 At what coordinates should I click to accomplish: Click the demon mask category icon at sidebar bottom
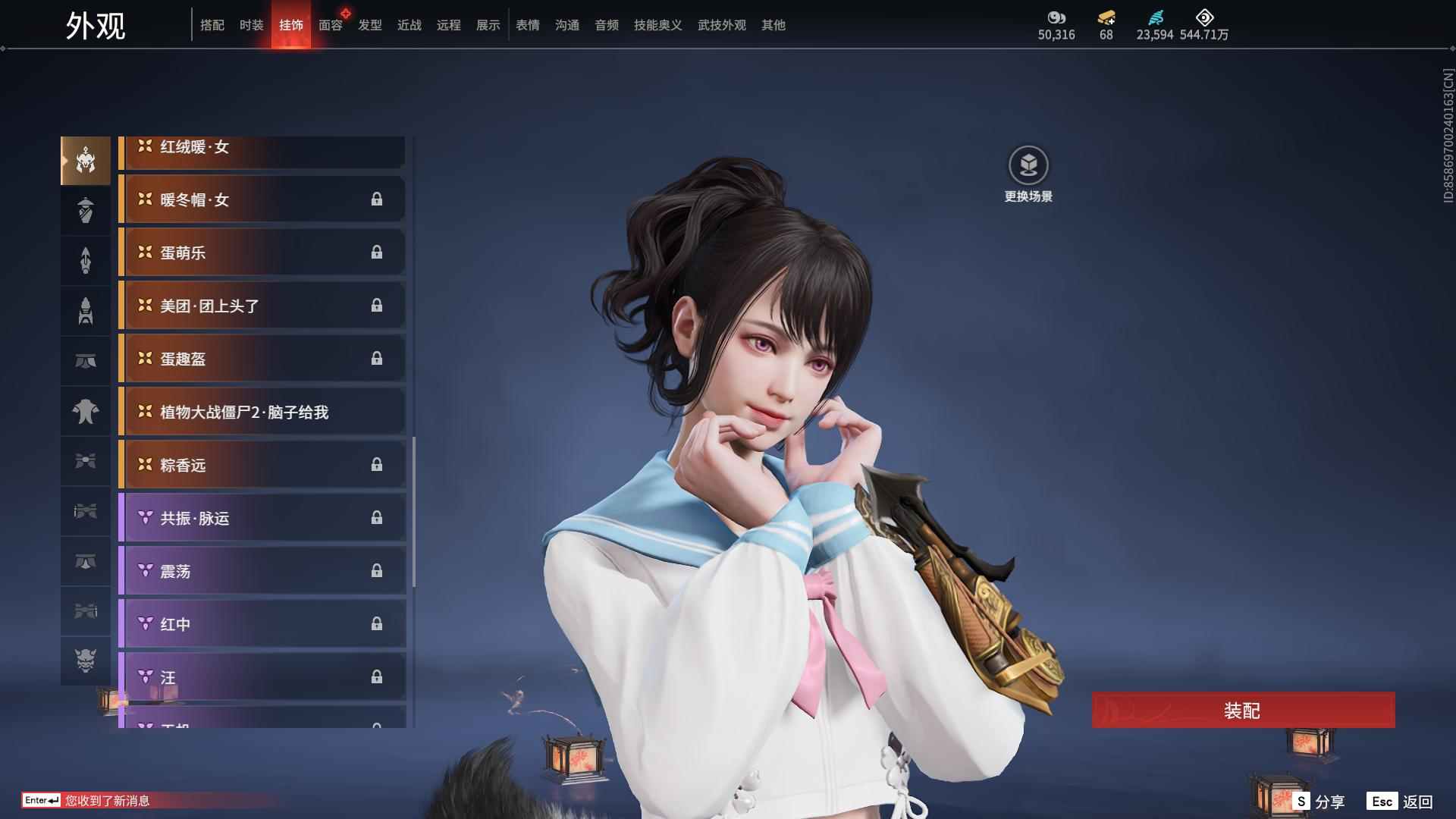coord(86,661)
